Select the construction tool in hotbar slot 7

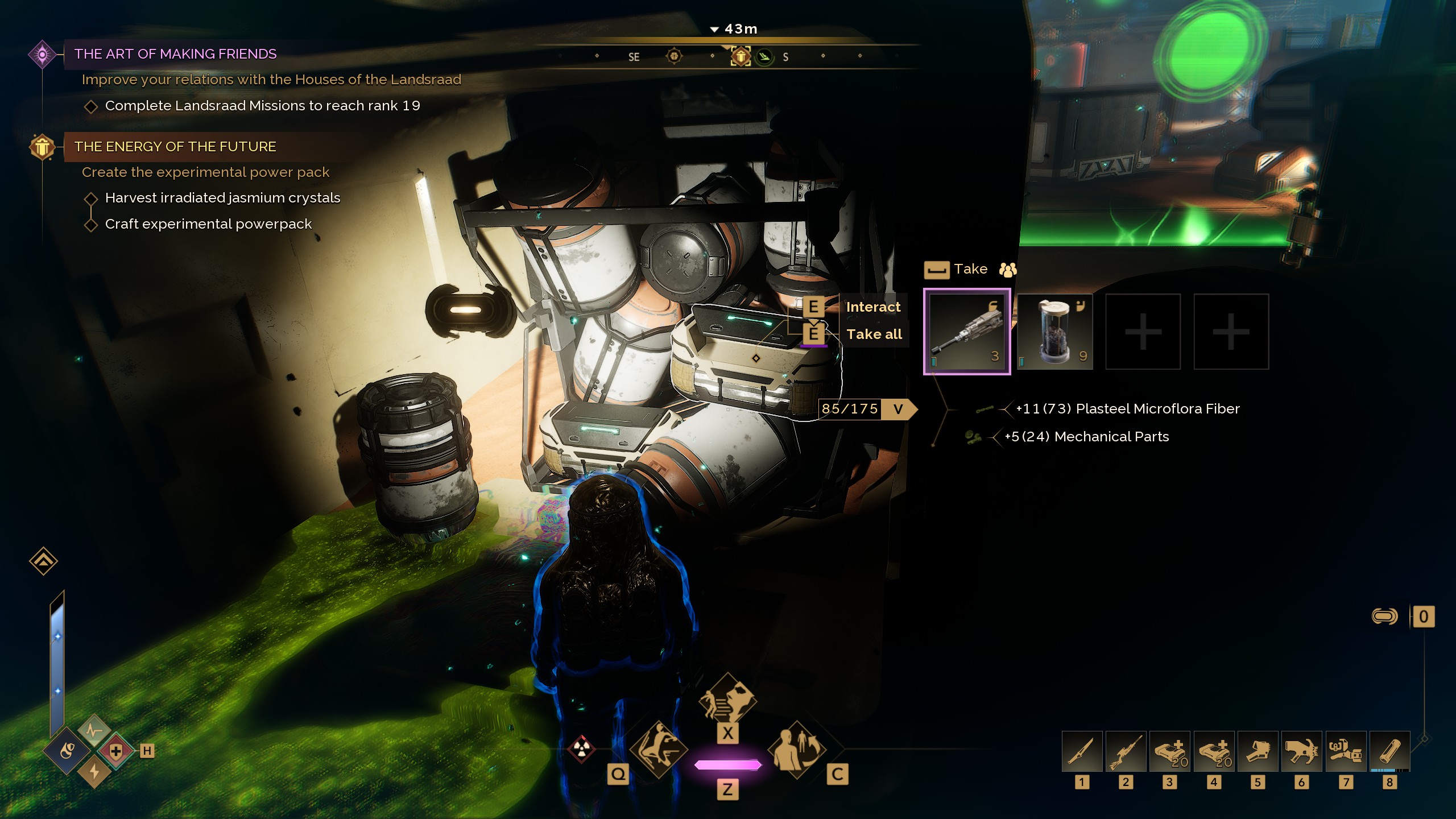tap(1346, 751)
